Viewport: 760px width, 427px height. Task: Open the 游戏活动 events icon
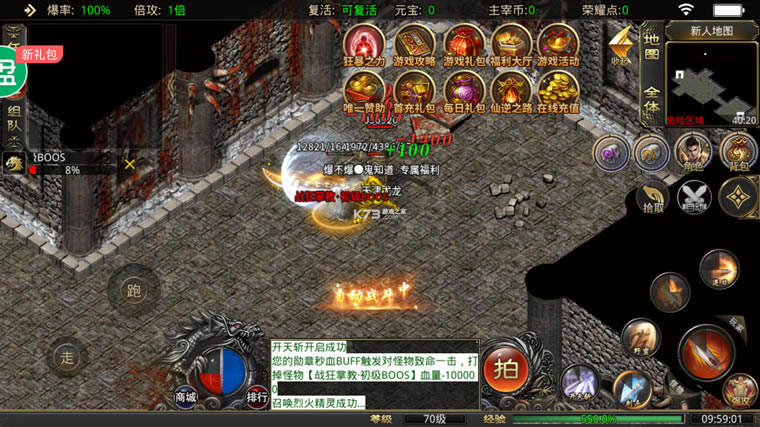coord(558,44)
